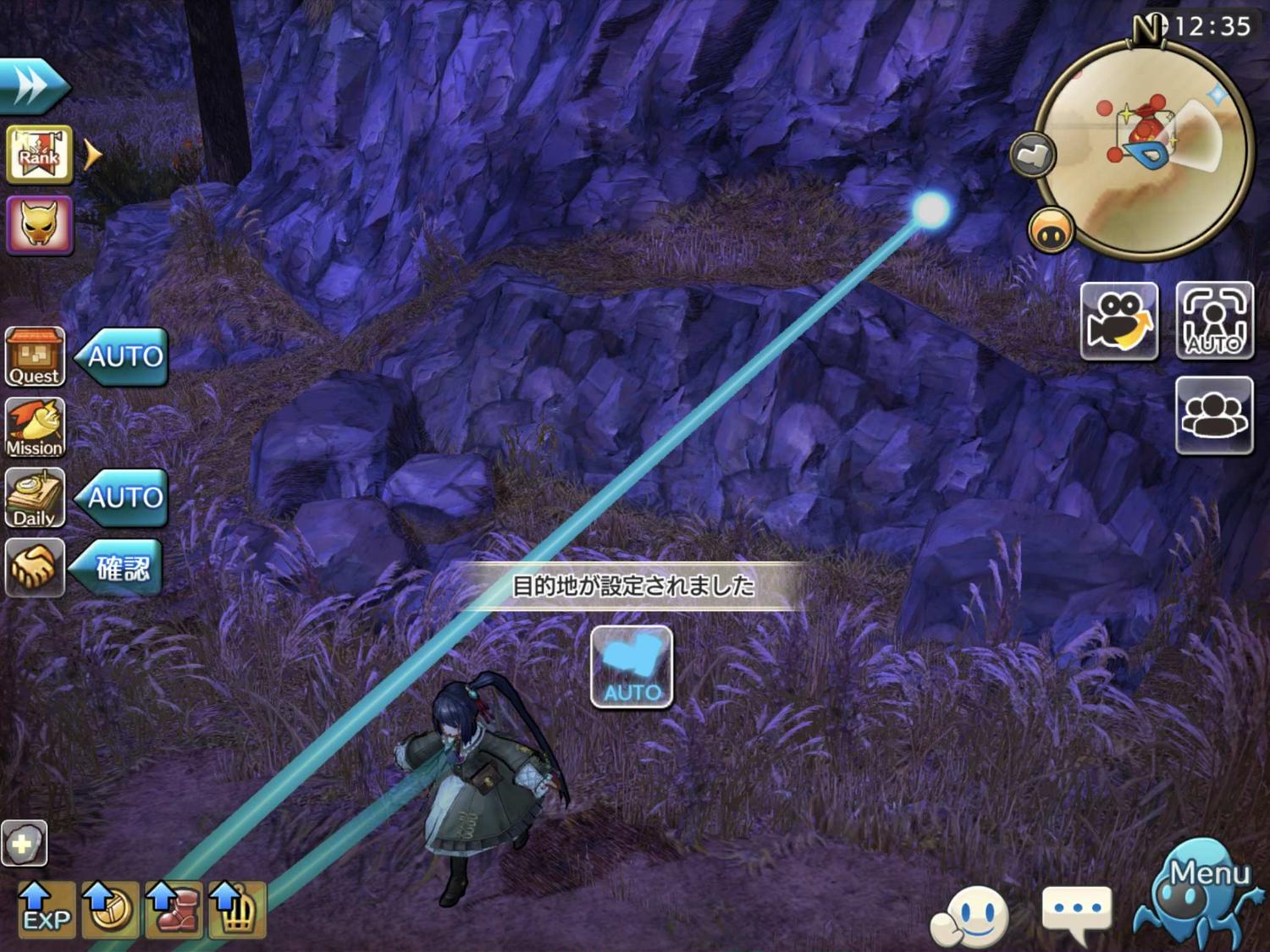Toggle the AUTO target lock button
The width and height of the screenshot is (1270, 952).
(x=1214, y=321)
